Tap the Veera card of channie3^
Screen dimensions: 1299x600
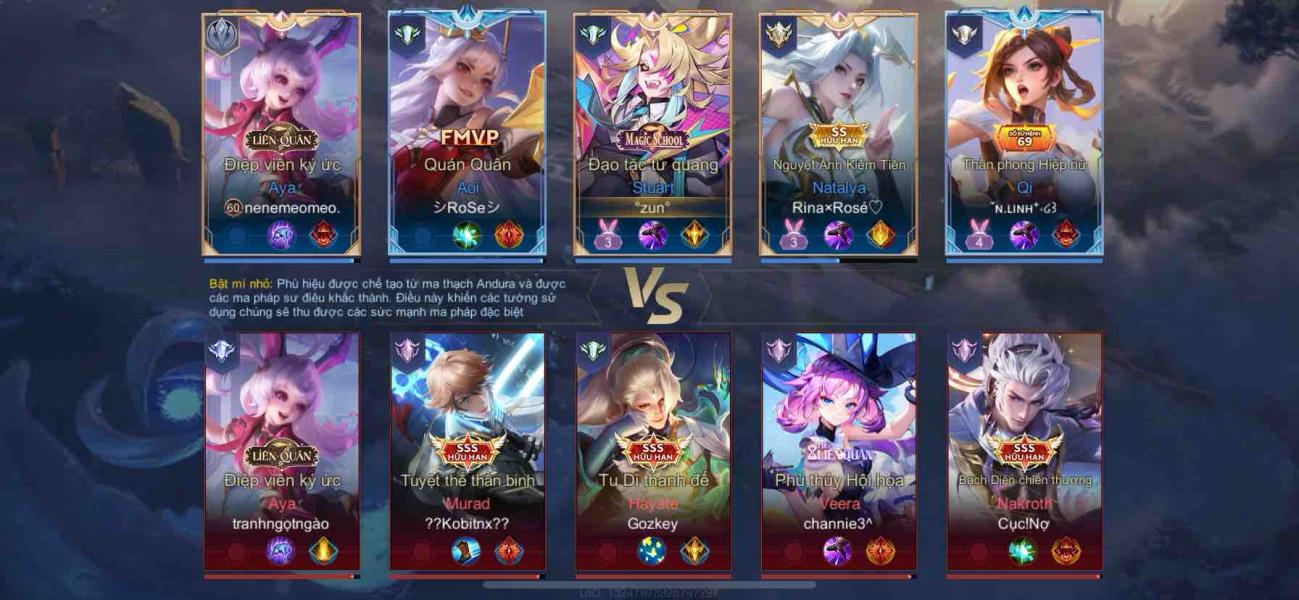tap(839, 452)
